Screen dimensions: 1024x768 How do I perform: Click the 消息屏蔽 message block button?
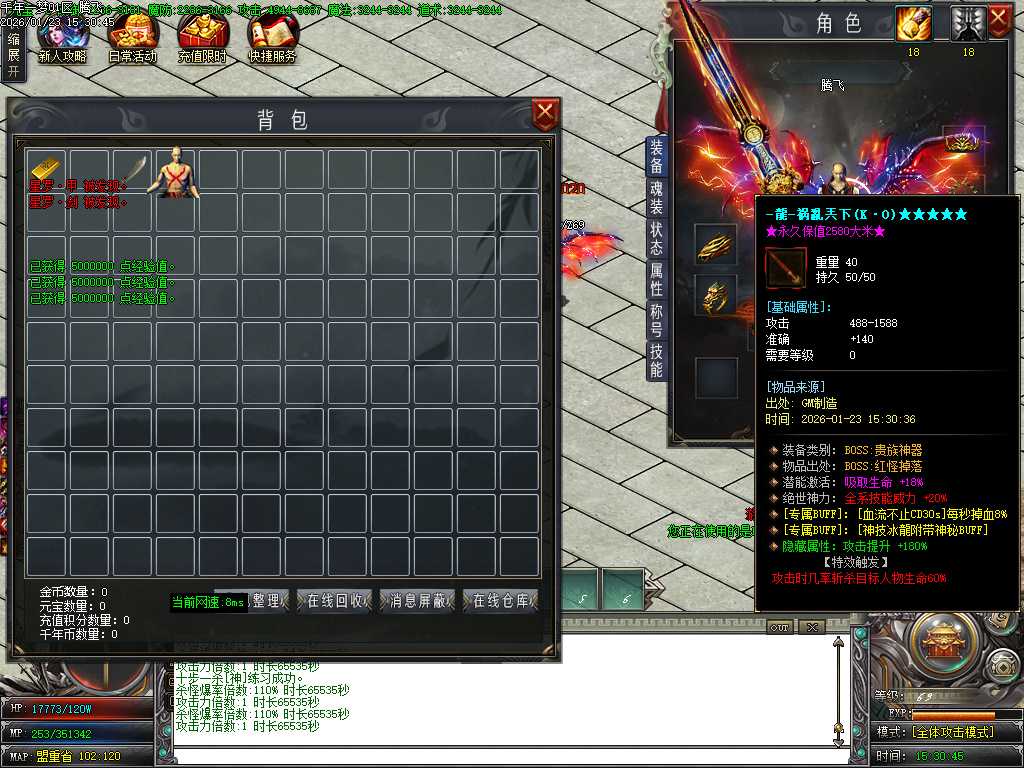pos(417,601)
